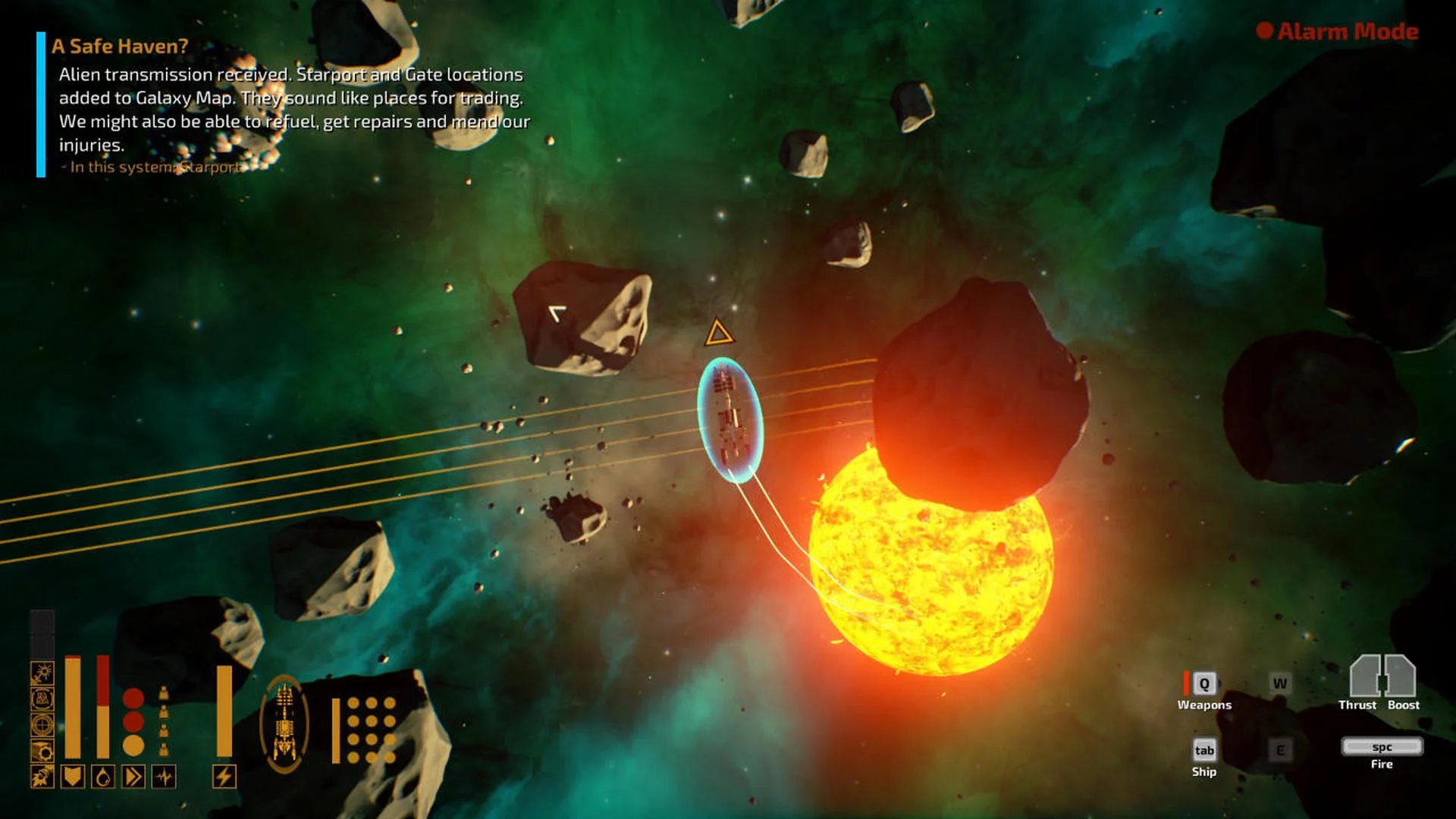
Task: Select the laser weapon icon in the HUD
Action: click(x=42, y=671)
